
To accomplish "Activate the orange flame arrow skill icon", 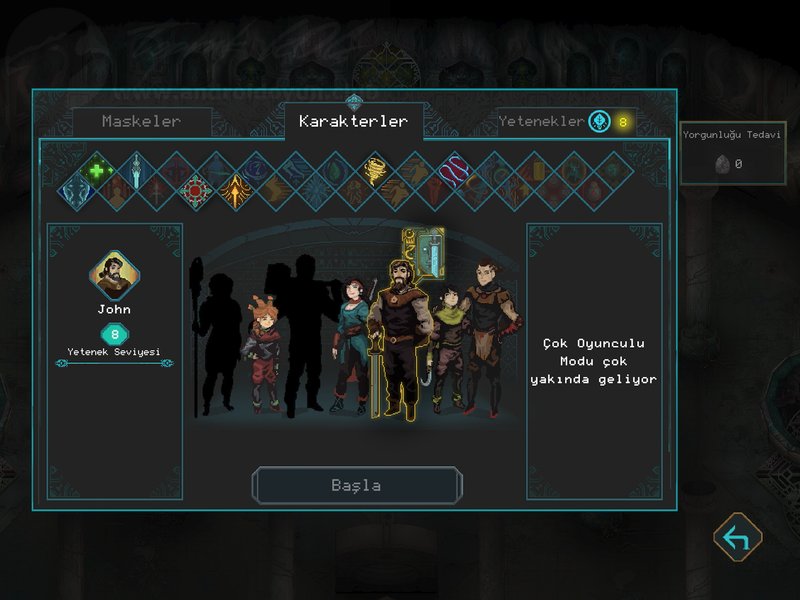I will (236, 190).
